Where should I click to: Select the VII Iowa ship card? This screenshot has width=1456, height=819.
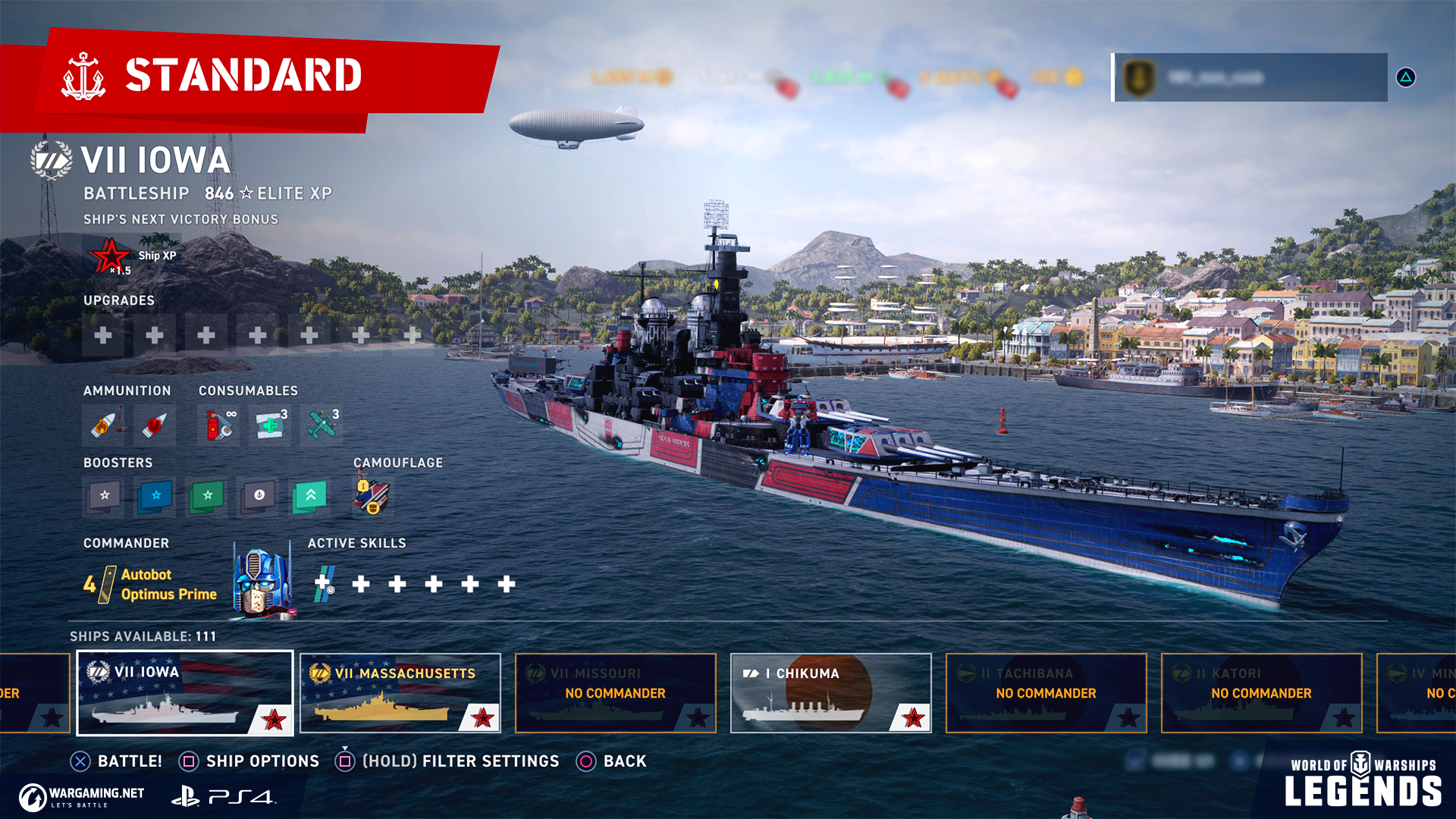click(185, 692)
